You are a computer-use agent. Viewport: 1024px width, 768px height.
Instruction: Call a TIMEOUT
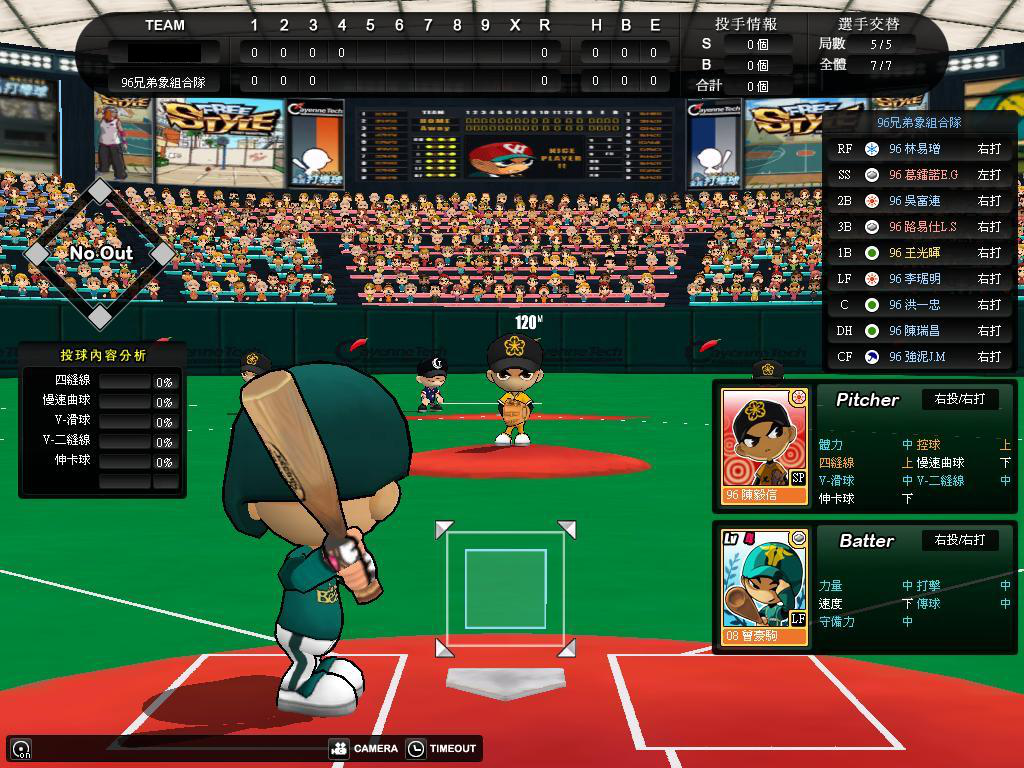click(442, 748)
